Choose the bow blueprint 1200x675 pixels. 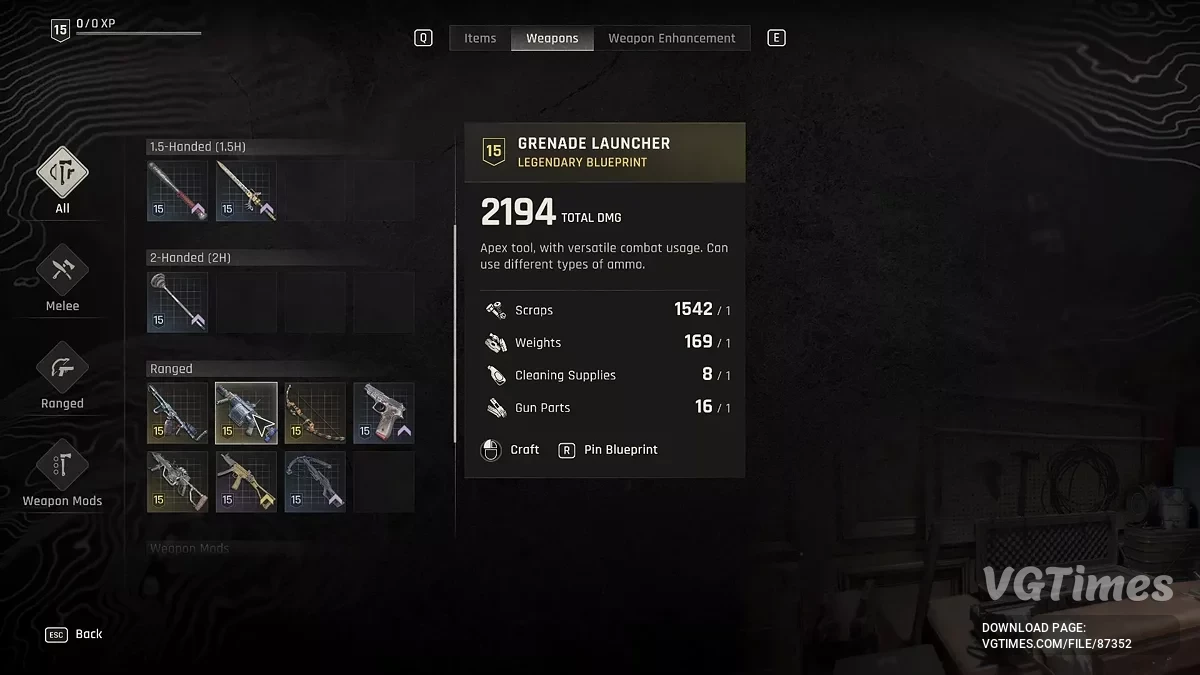(315, 413)
